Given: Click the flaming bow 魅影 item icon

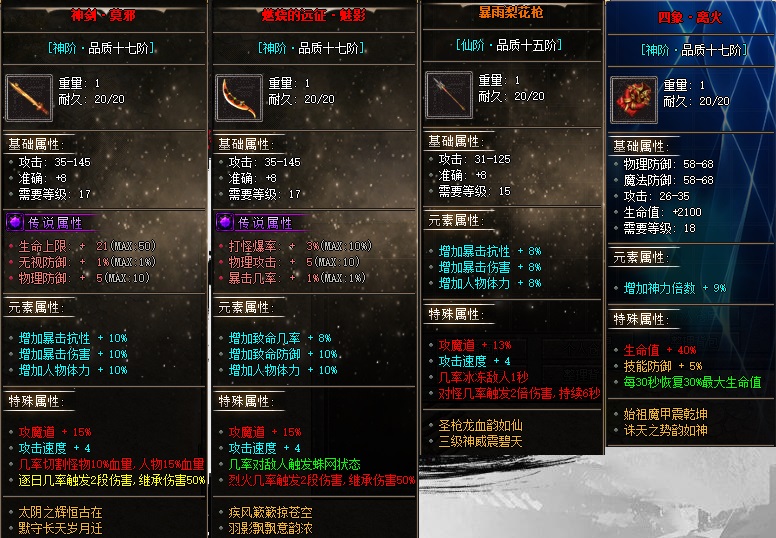Looking at the screenshot, I should (239, 98).
